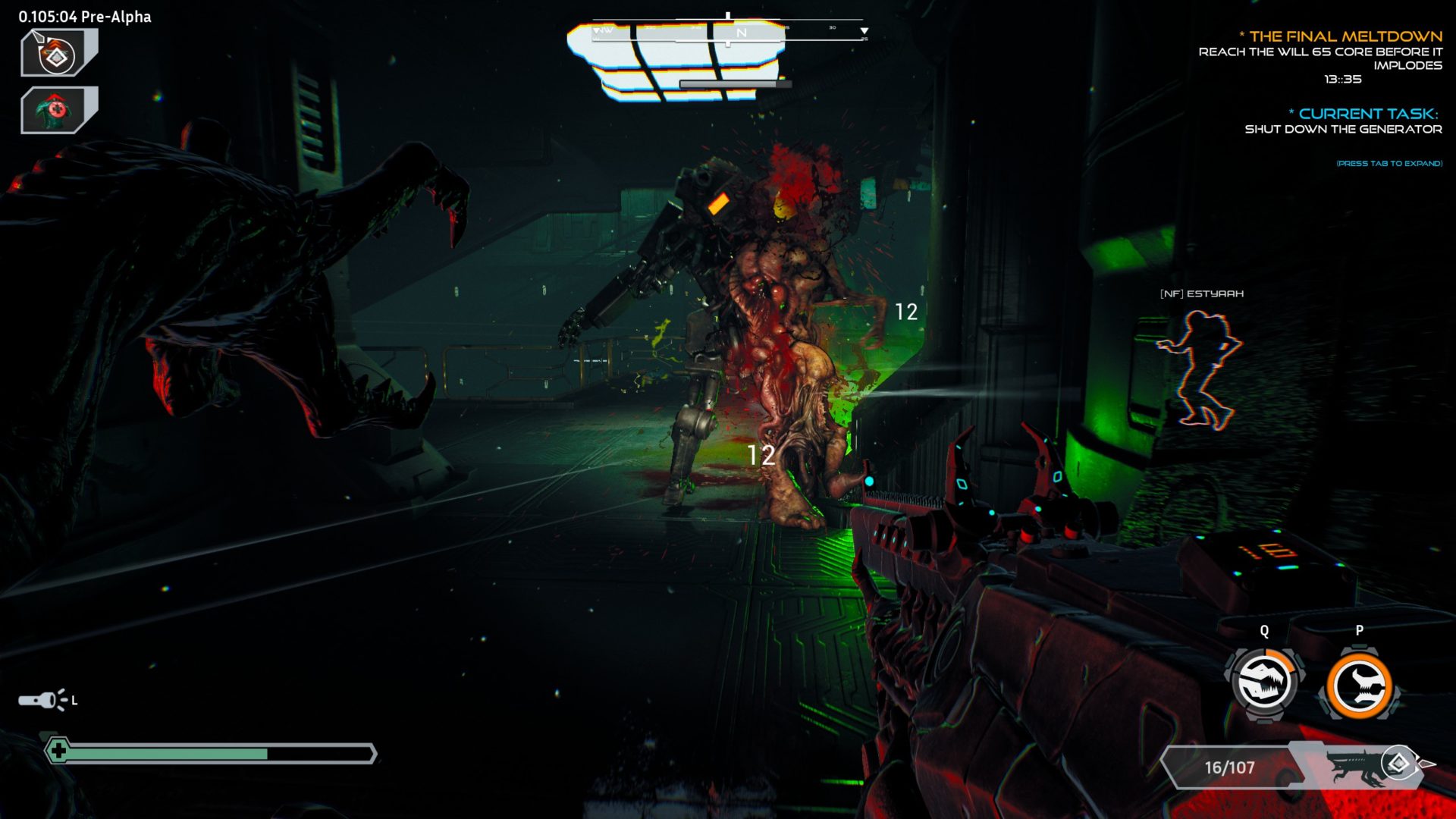This screenshot has height=819, width=1456.
Task: Click the compass heading strip
Action: point(728,32)
